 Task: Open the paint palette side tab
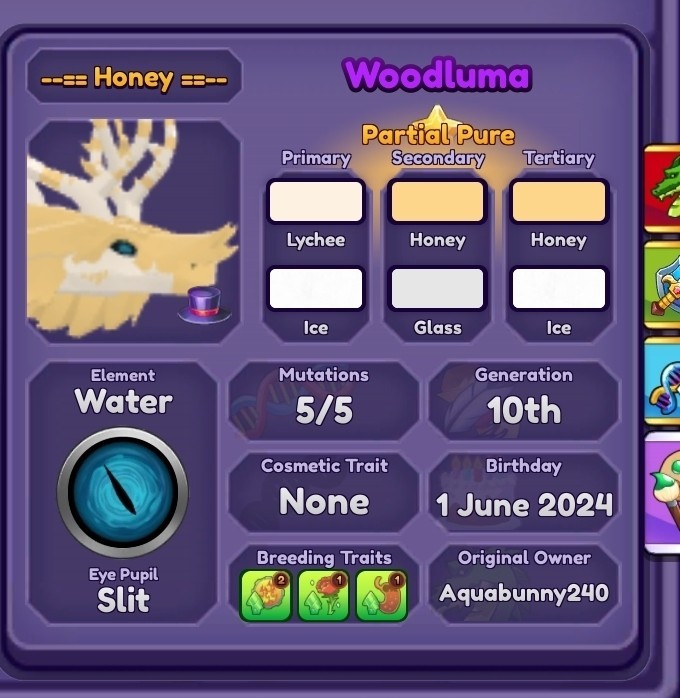(664, 490)
